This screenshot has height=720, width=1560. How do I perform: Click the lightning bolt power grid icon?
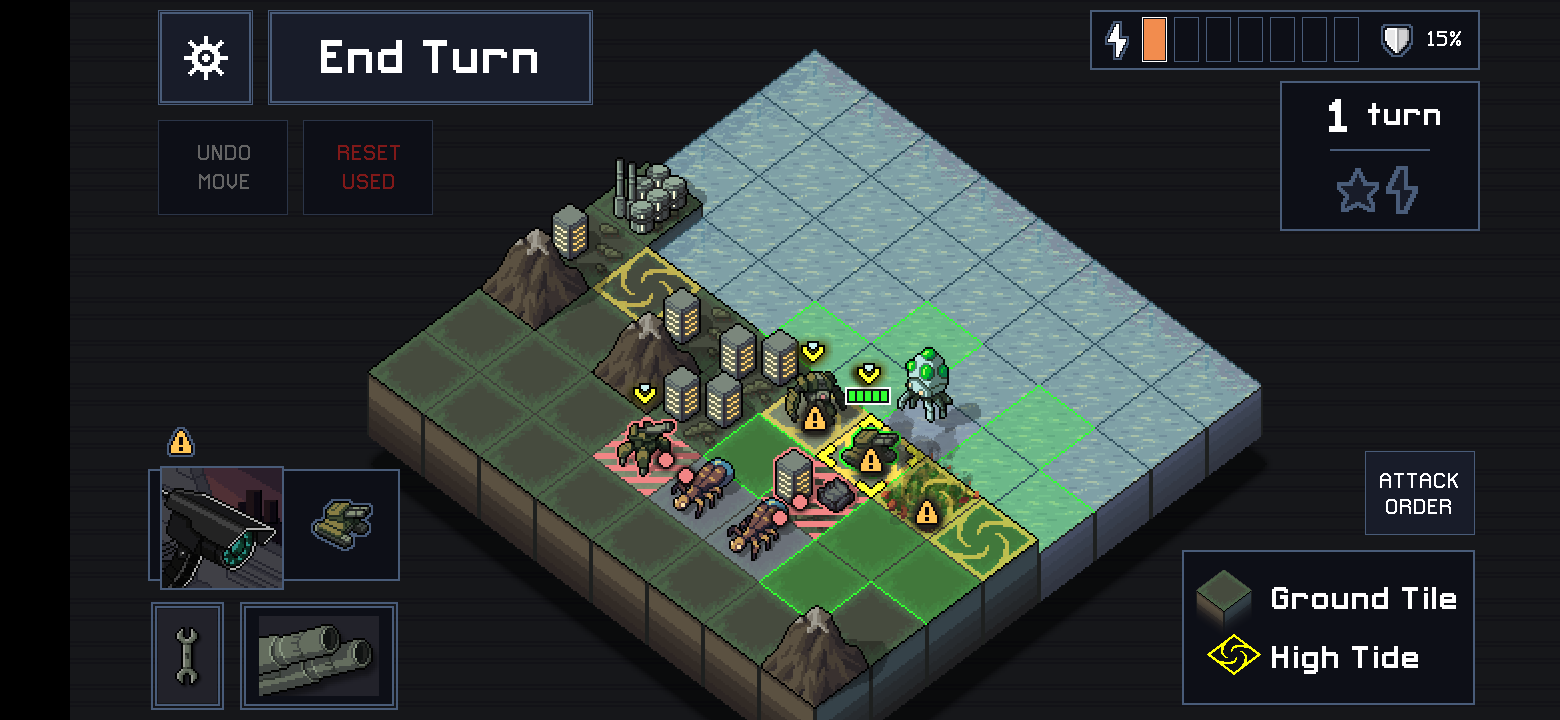pos(1116,40)
